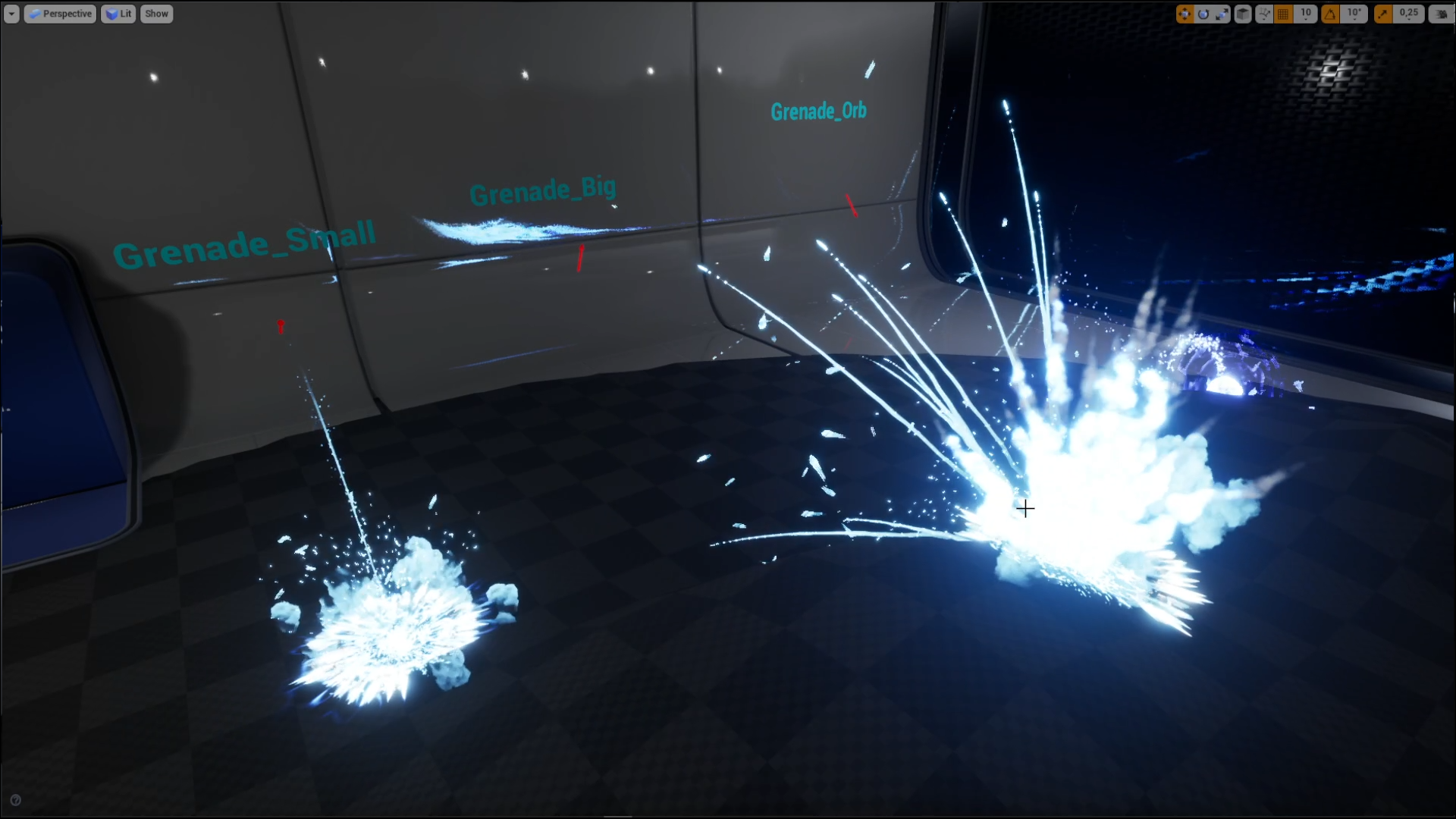Toggle grid snapping on or off
Screen dimensions: 1456x819
coord(1284,14)
